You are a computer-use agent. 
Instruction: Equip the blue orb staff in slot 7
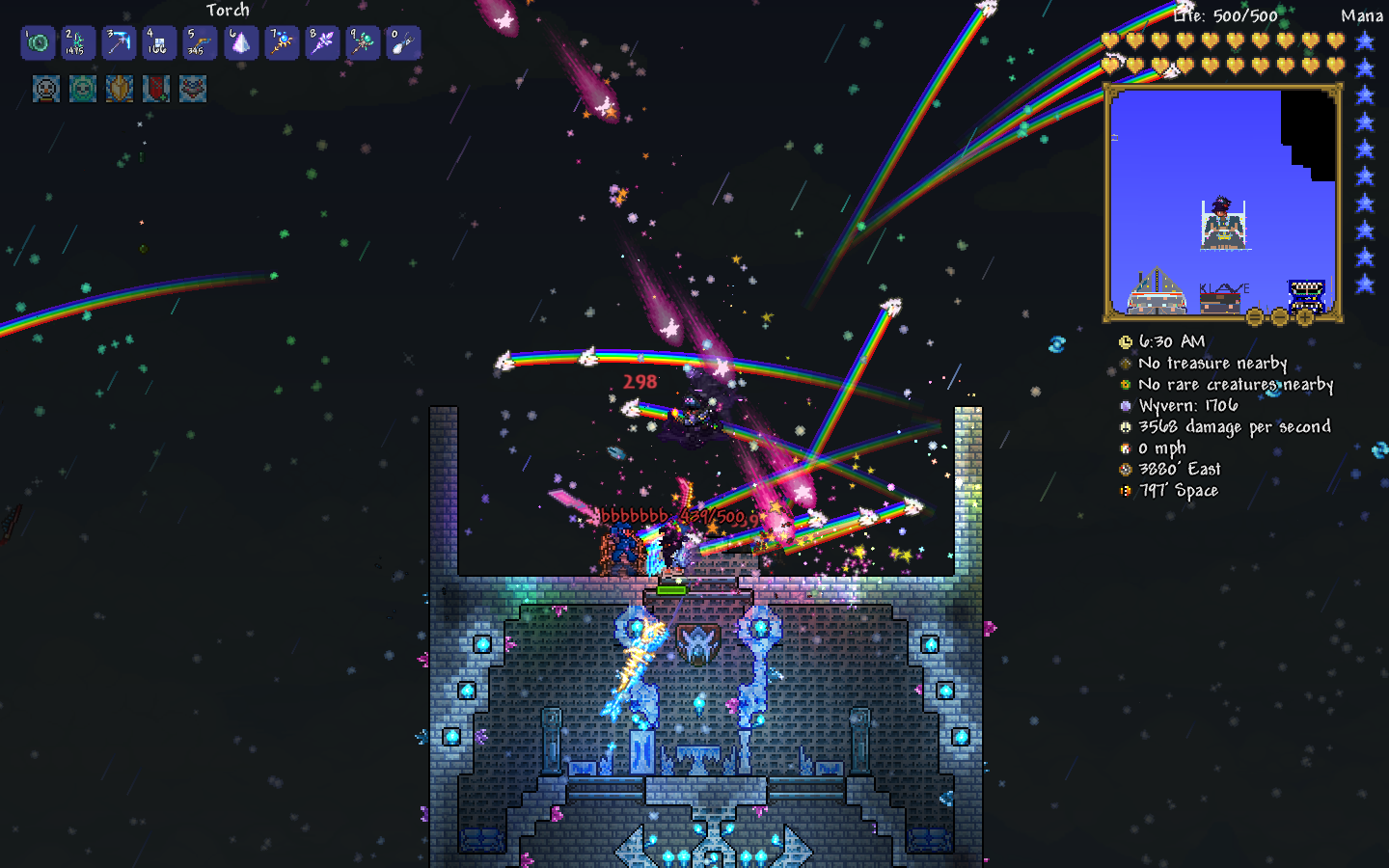(282, 43)
